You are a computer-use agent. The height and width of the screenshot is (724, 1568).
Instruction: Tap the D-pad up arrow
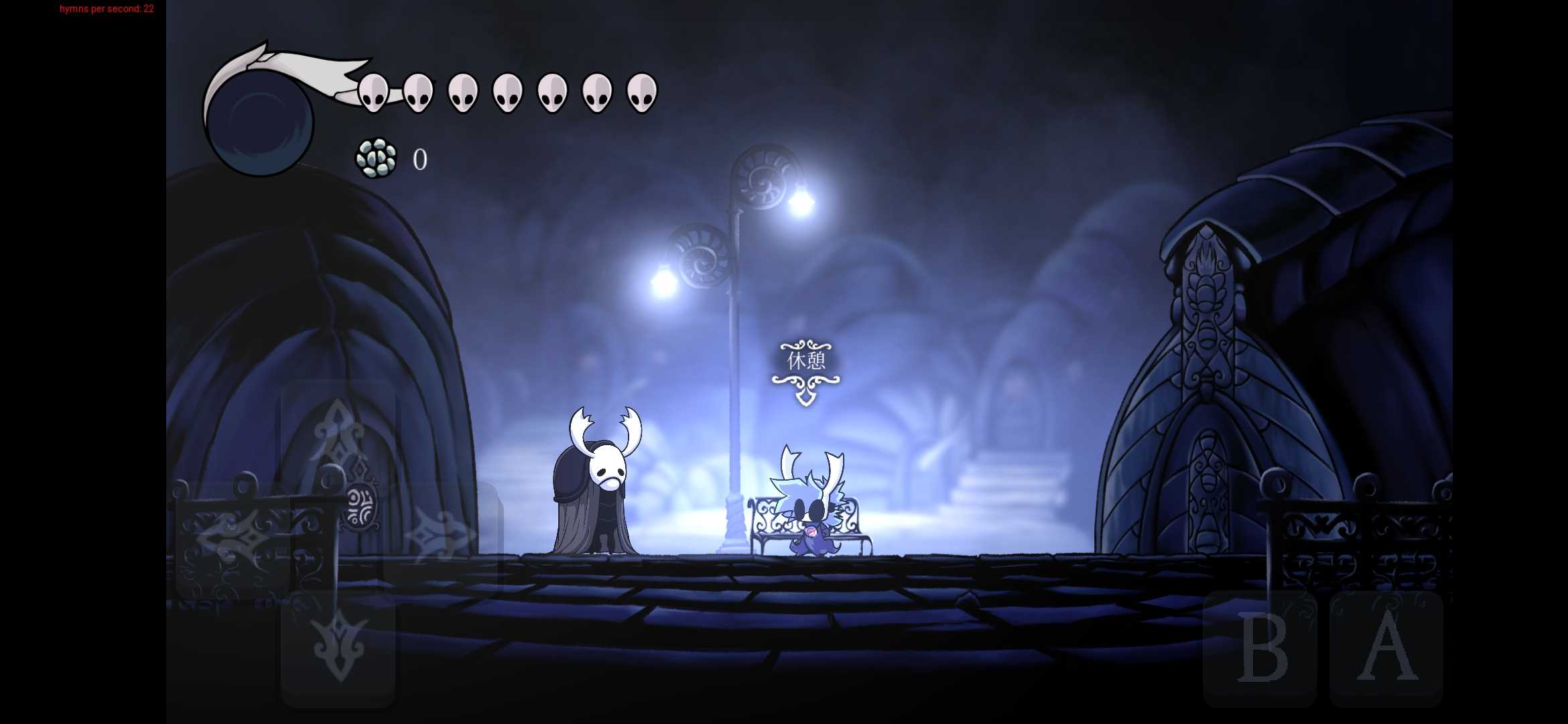338,437
